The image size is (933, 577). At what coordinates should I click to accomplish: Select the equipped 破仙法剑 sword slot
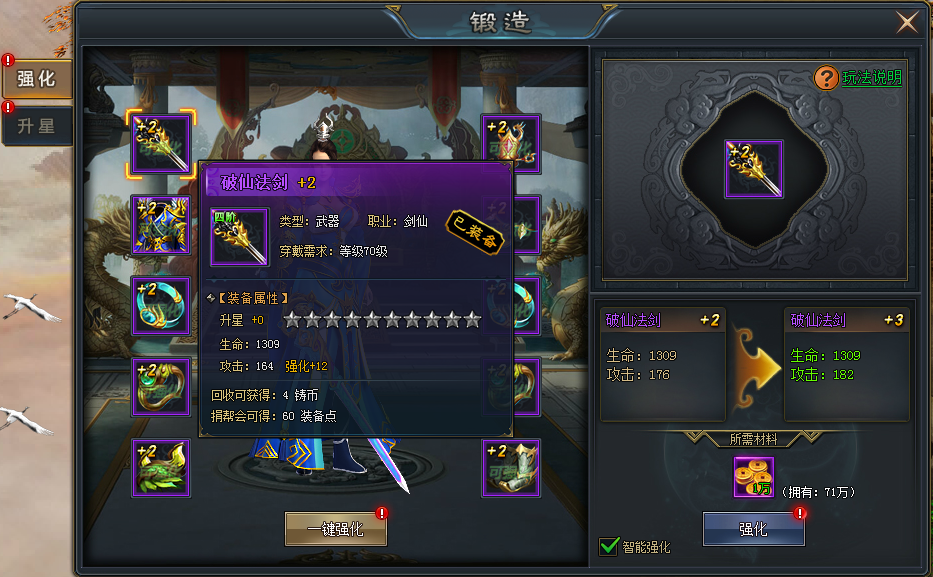pos(161,144)
